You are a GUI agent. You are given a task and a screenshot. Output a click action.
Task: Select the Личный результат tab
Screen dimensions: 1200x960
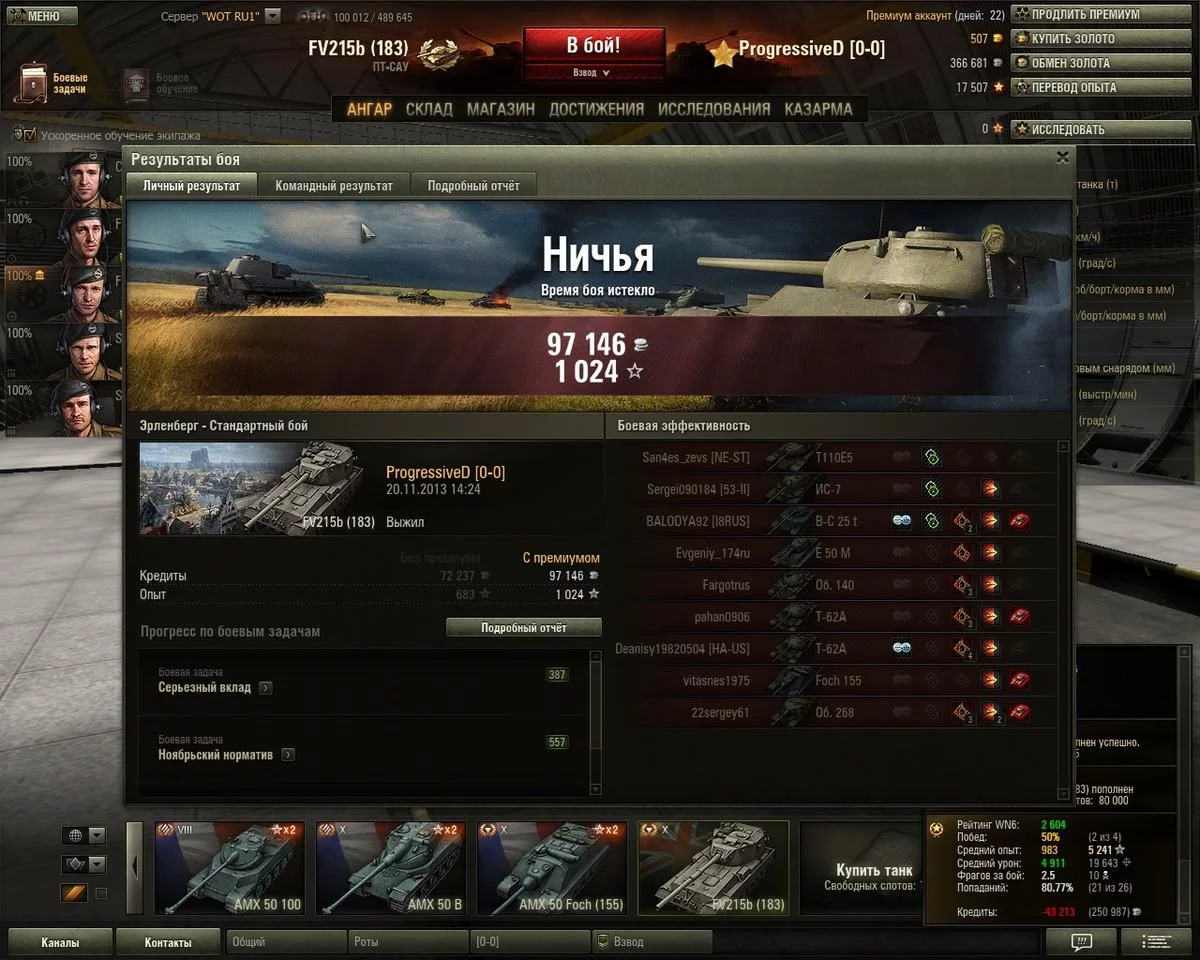point(191,186)
